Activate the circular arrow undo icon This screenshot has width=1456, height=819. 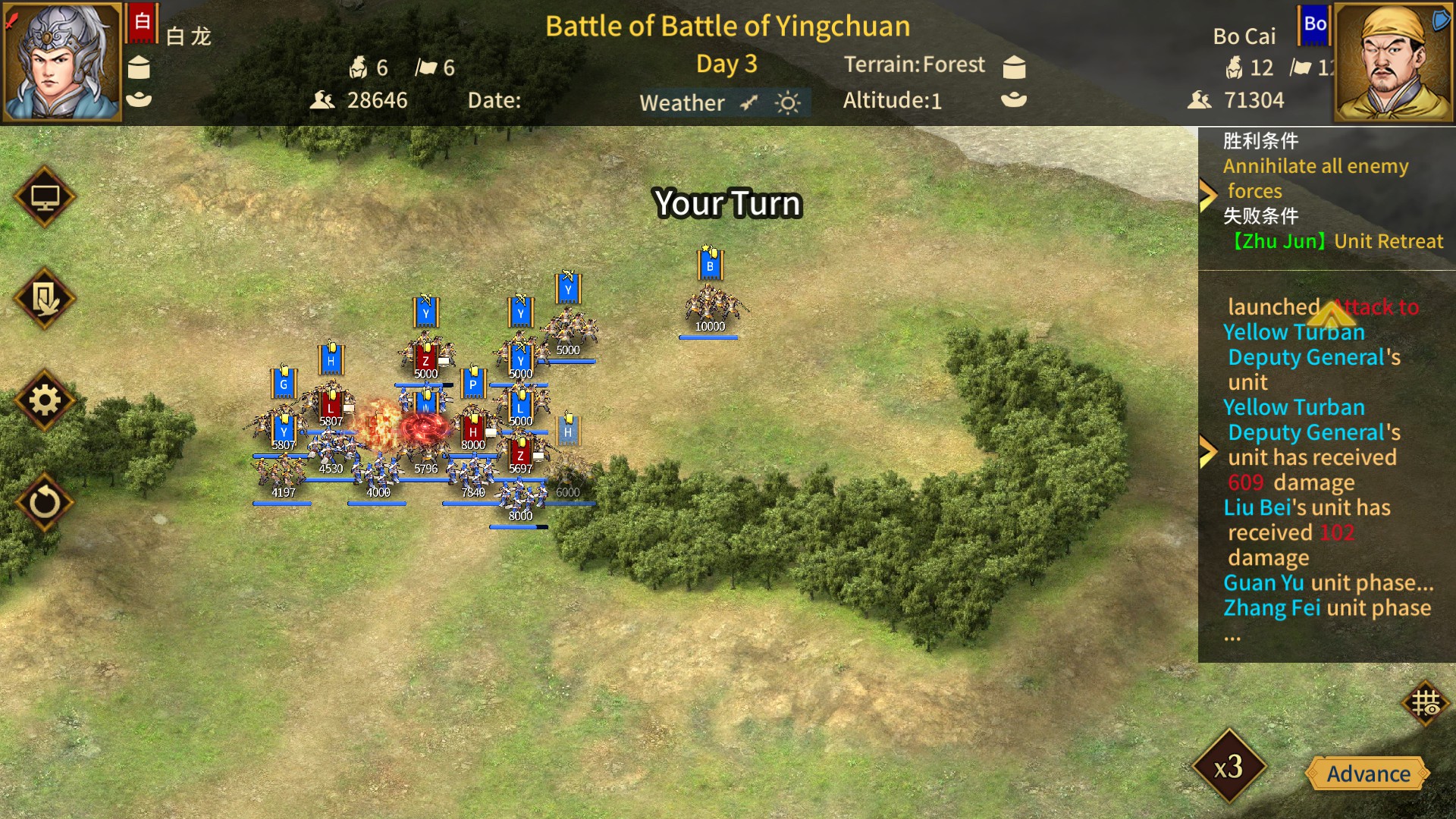pyautogui.click(x=45, y=502)
